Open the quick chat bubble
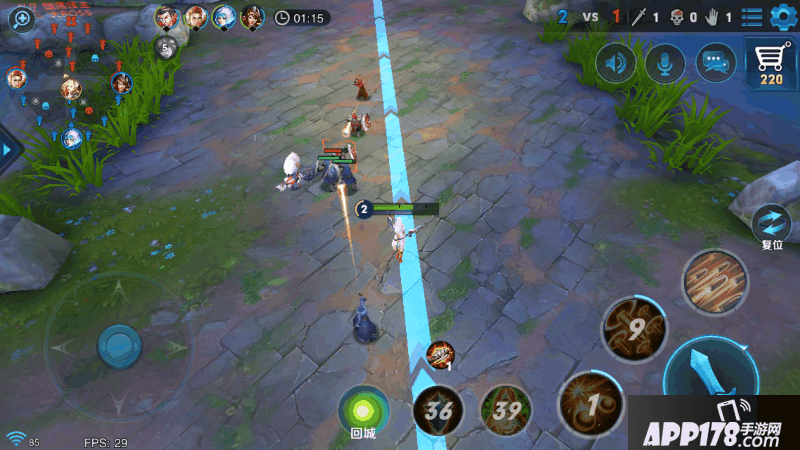The width and height of the screenshot is (800, 450). (714, 64)
